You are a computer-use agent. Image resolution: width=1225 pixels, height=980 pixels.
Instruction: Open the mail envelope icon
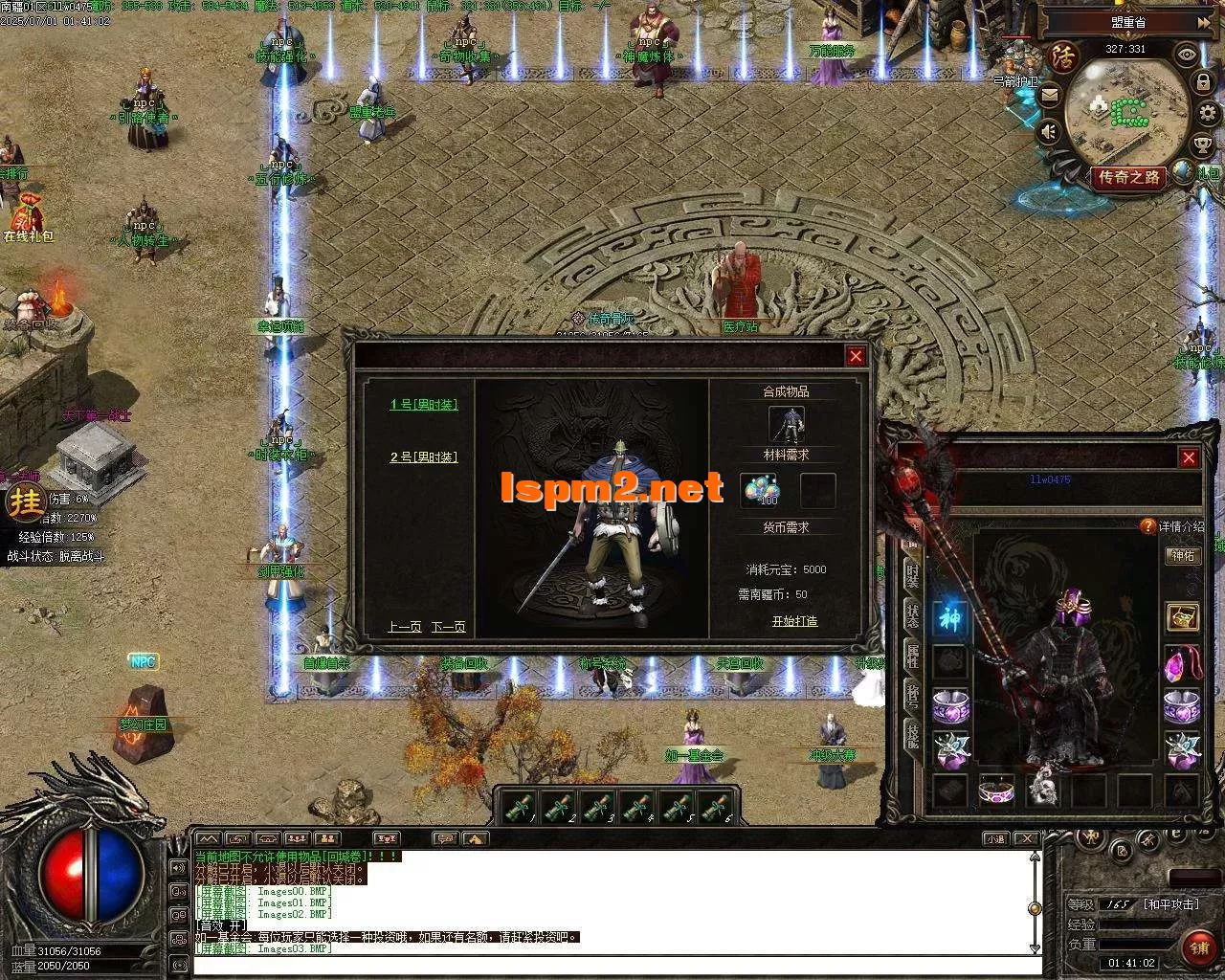click(x=1050, y=95)
